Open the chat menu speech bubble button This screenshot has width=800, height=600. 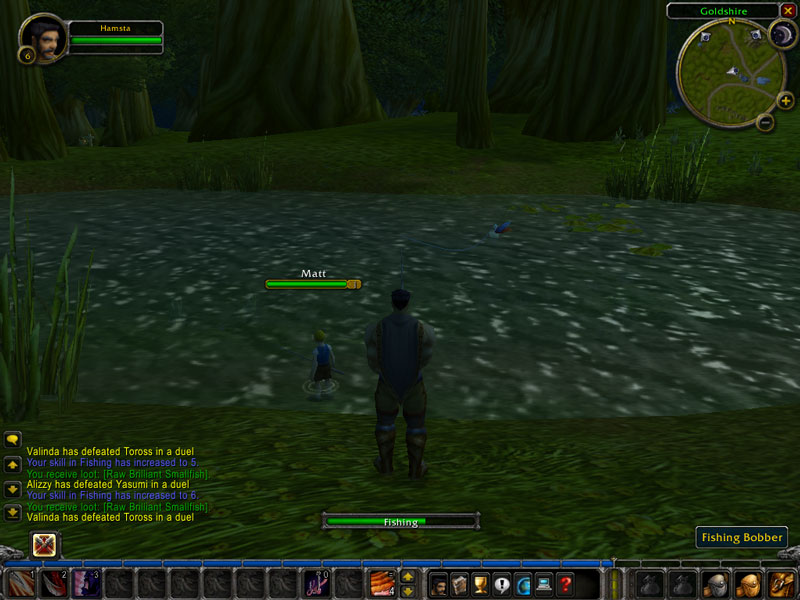(13, 439)
